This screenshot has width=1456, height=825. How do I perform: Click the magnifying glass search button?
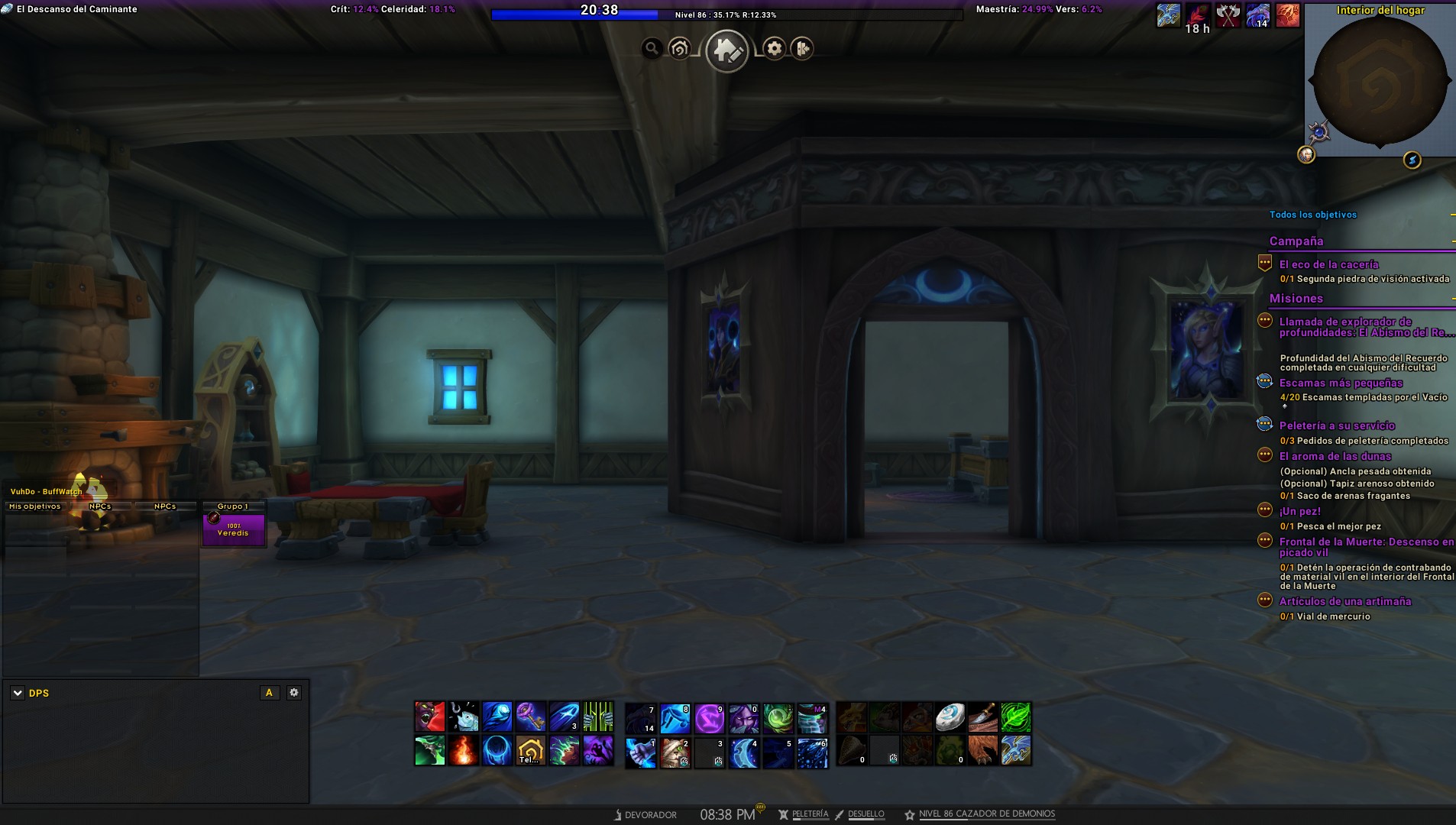tap(652, 49)
